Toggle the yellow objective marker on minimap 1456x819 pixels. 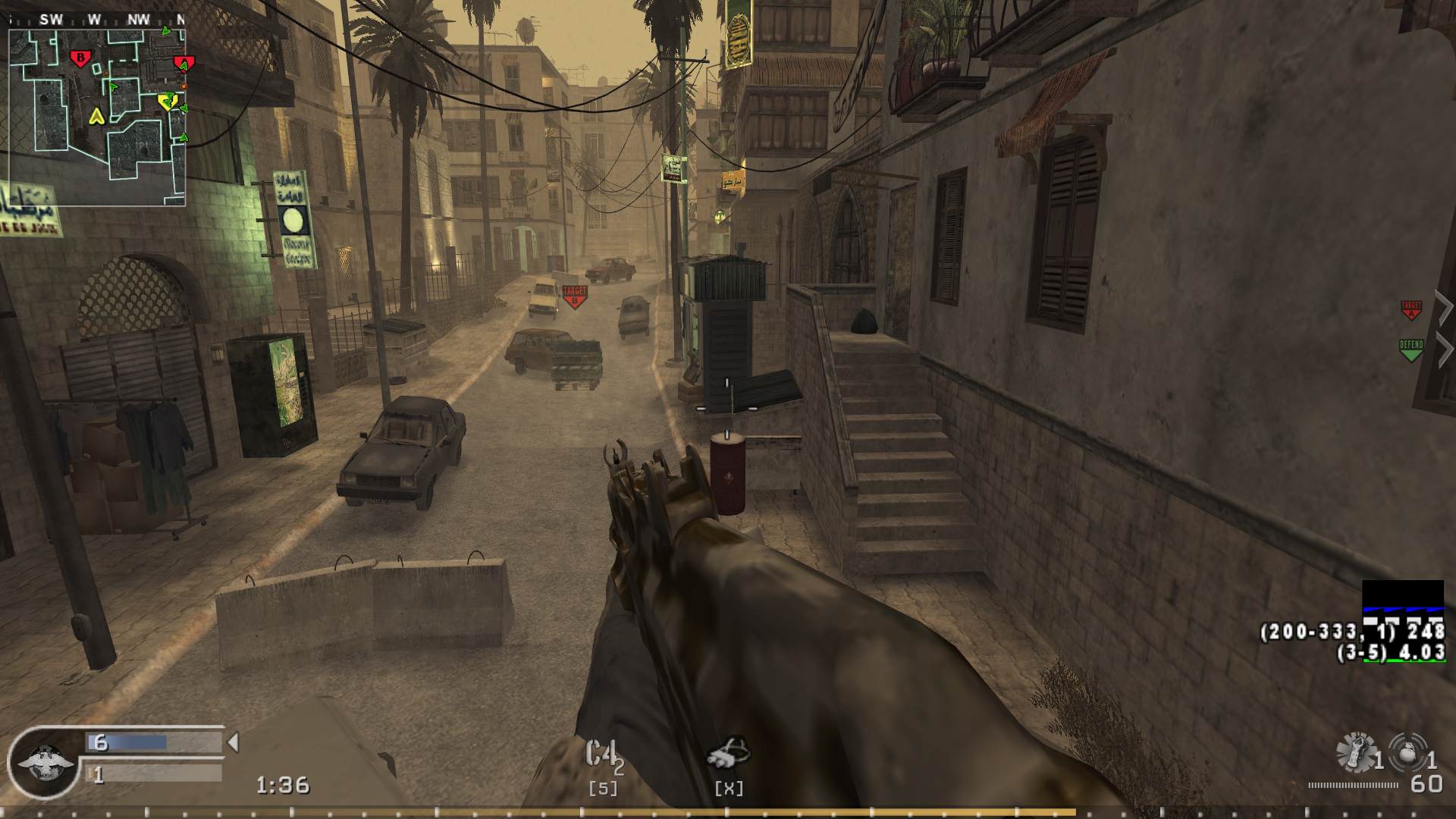pyautogui.click(x=168, y=102)
